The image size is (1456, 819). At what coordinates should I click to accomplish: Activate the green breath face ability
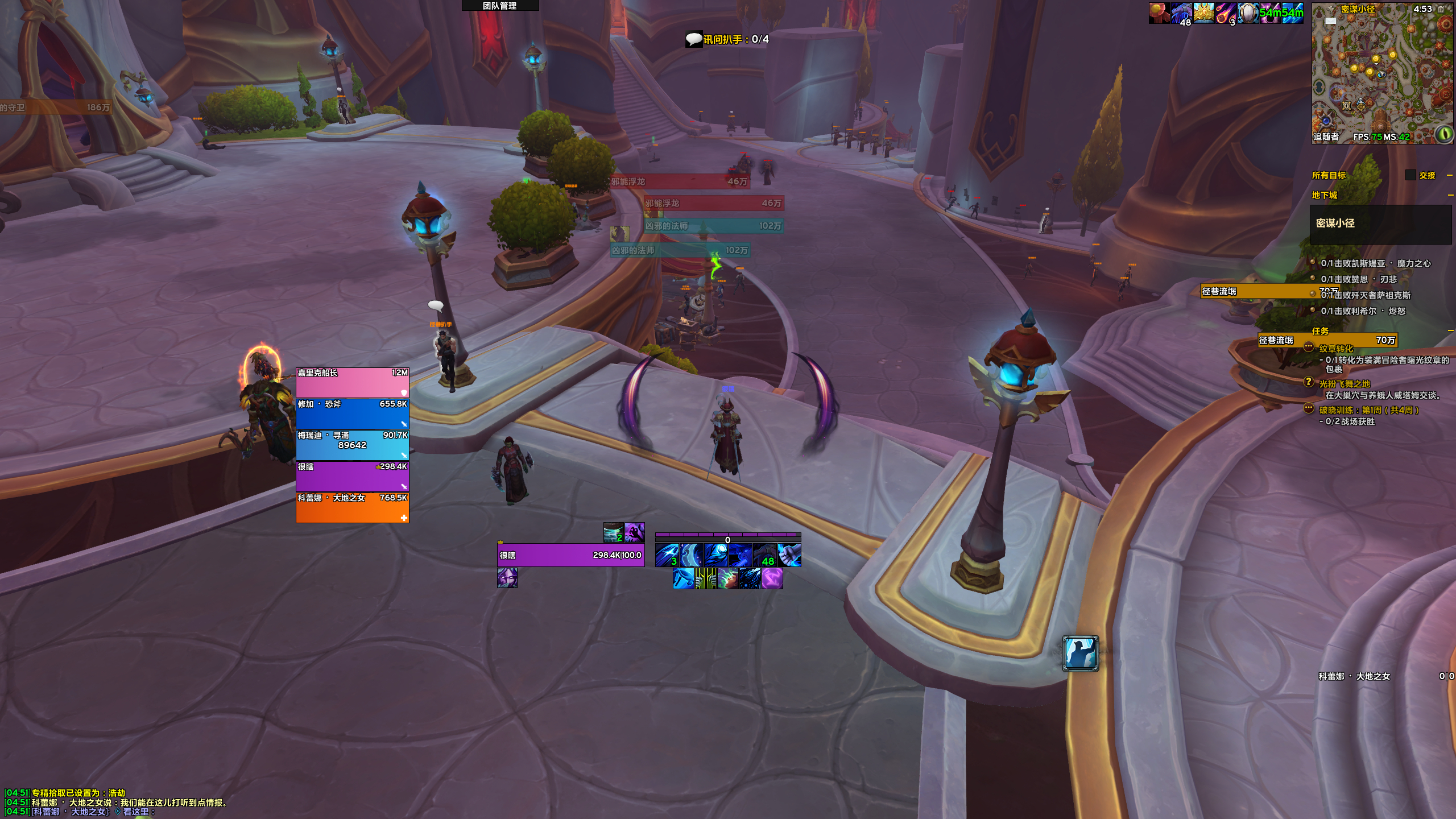[x=727, y=579]
